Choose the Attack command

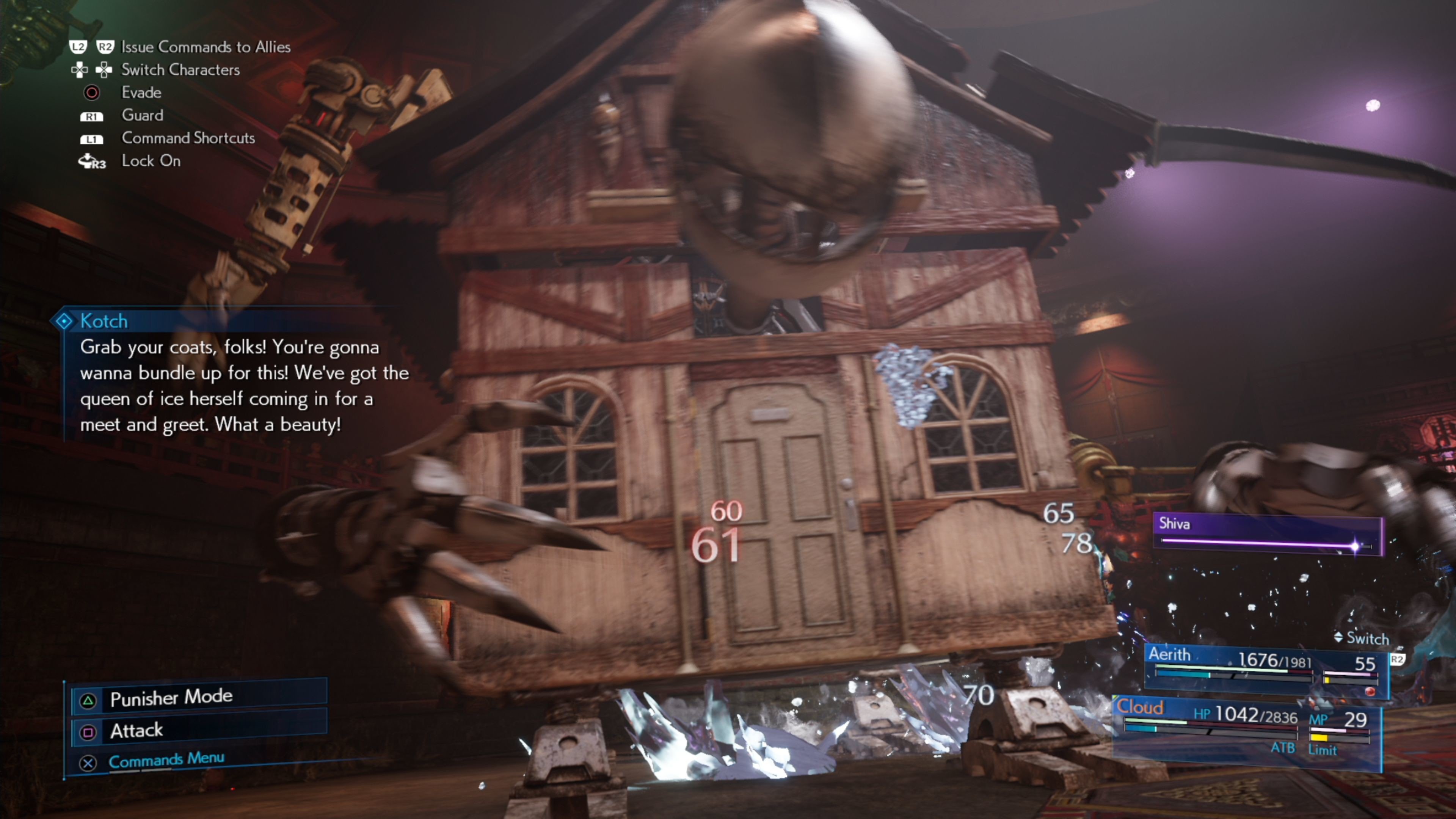pos(198,731)
